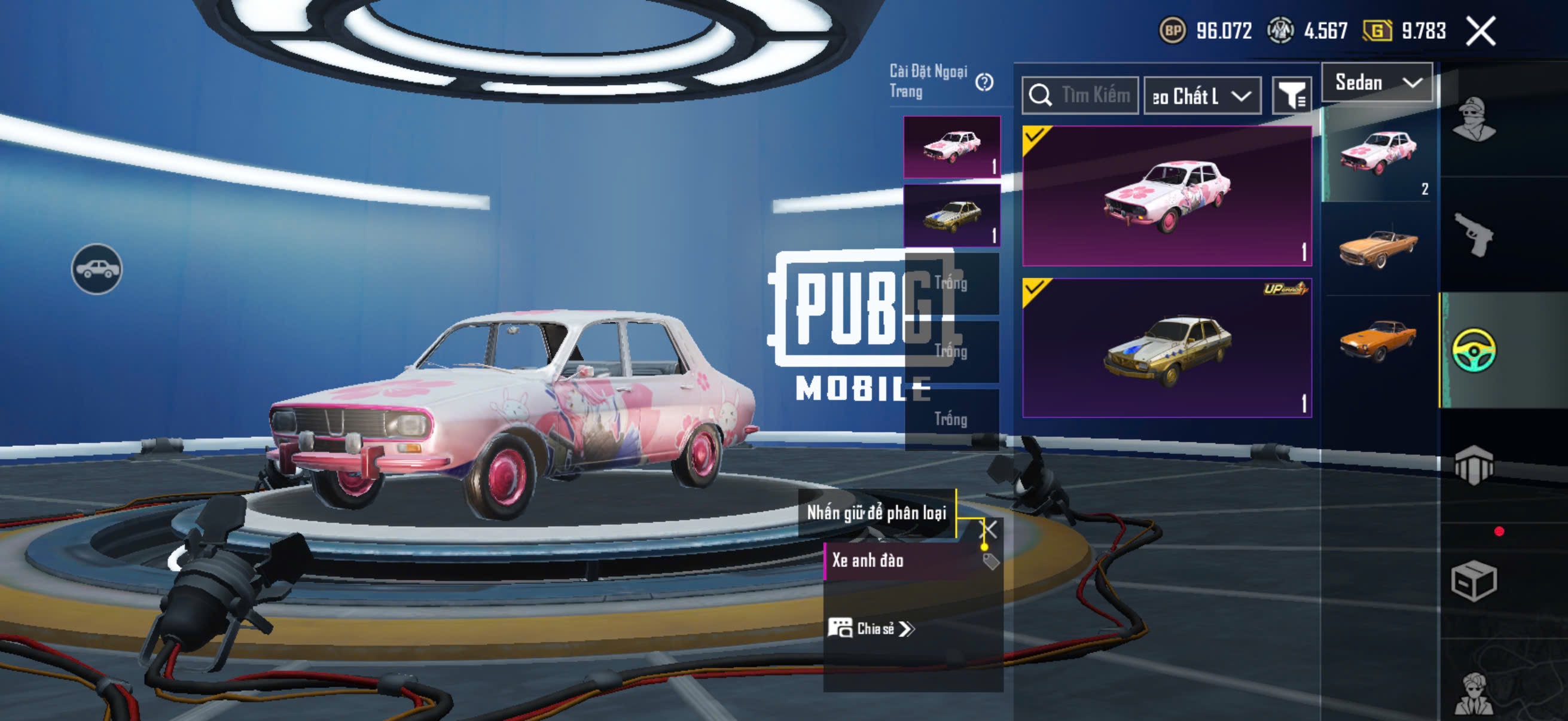Open the Cài Đặt Ngoại Trang help icon
Viewport: 1568px width, 721px height.
click(984, 82)
